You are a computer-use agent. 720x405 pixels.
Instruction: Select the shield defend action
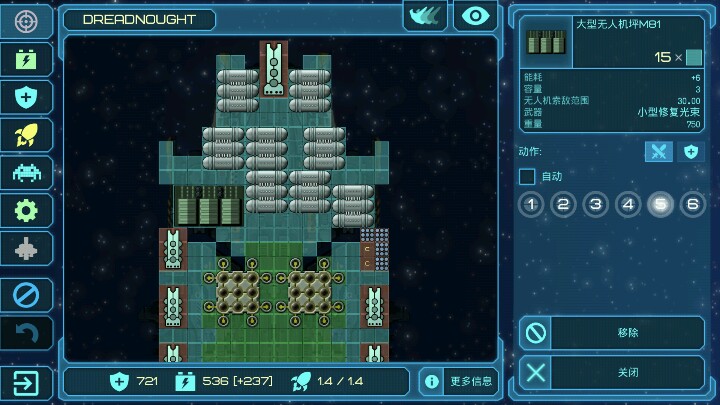(x=690, y=152)
